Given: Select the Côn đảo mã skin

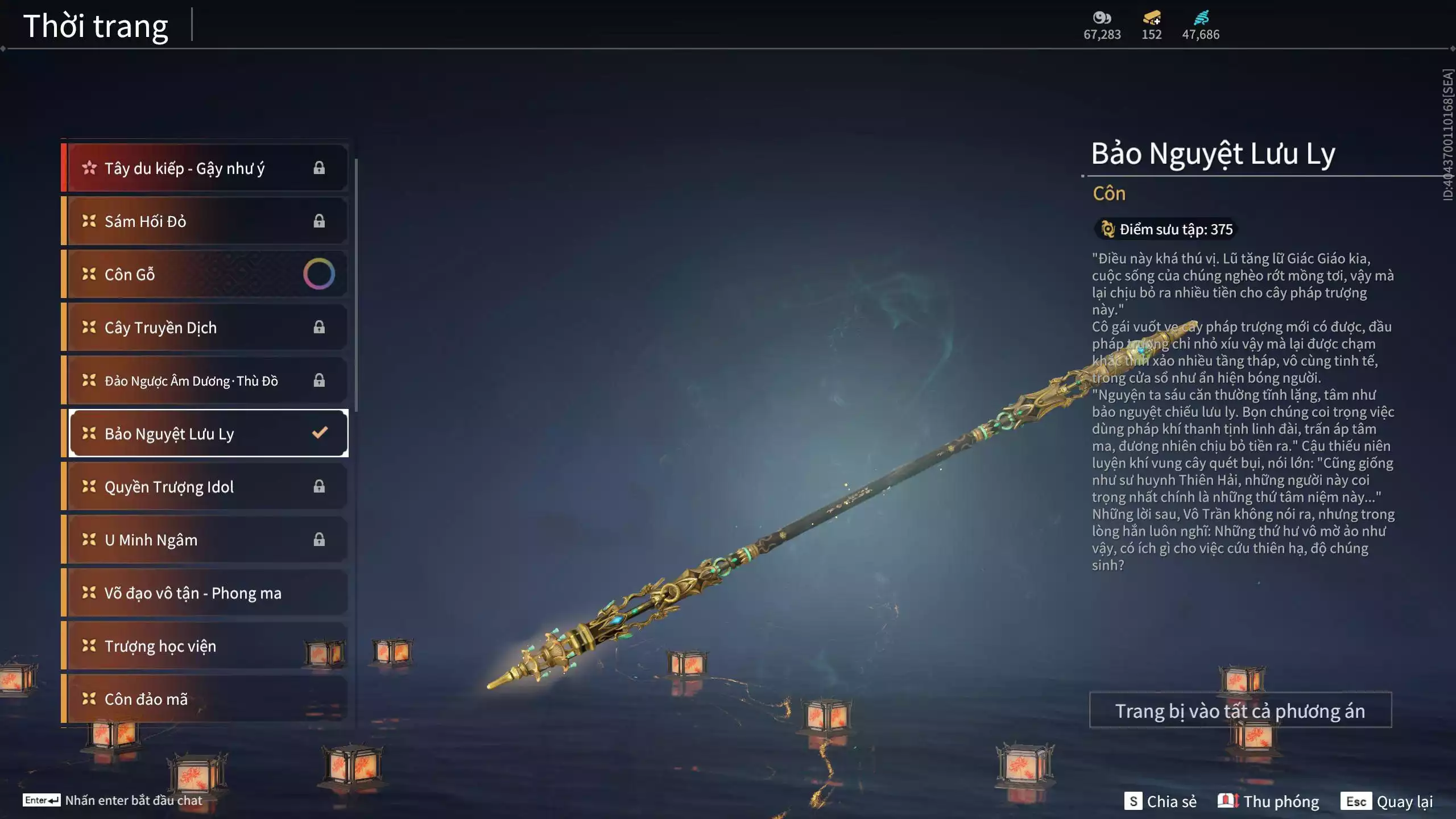Looking at the screenshot, I should click(x=205, y=699).
